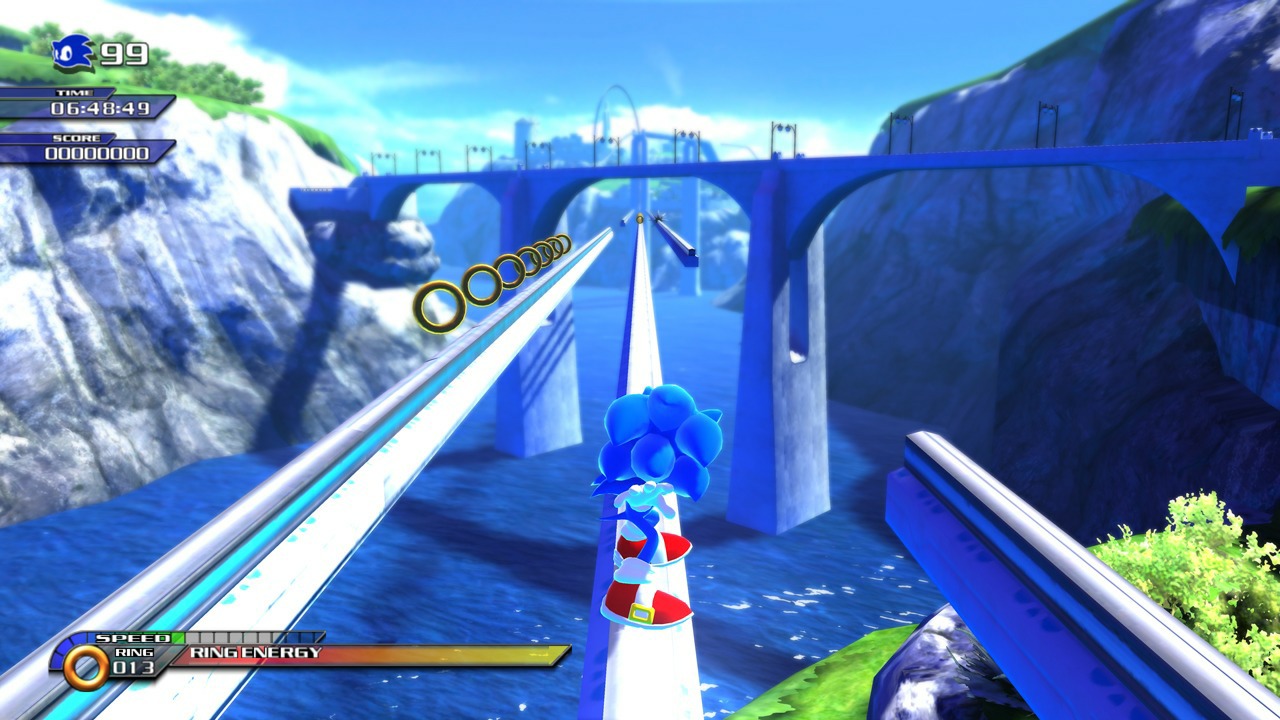Image resolution: width=1280 pixels, height=720 pixels.
Task: Click Sonic grinding on the rail
Action: tap(655, 500)
